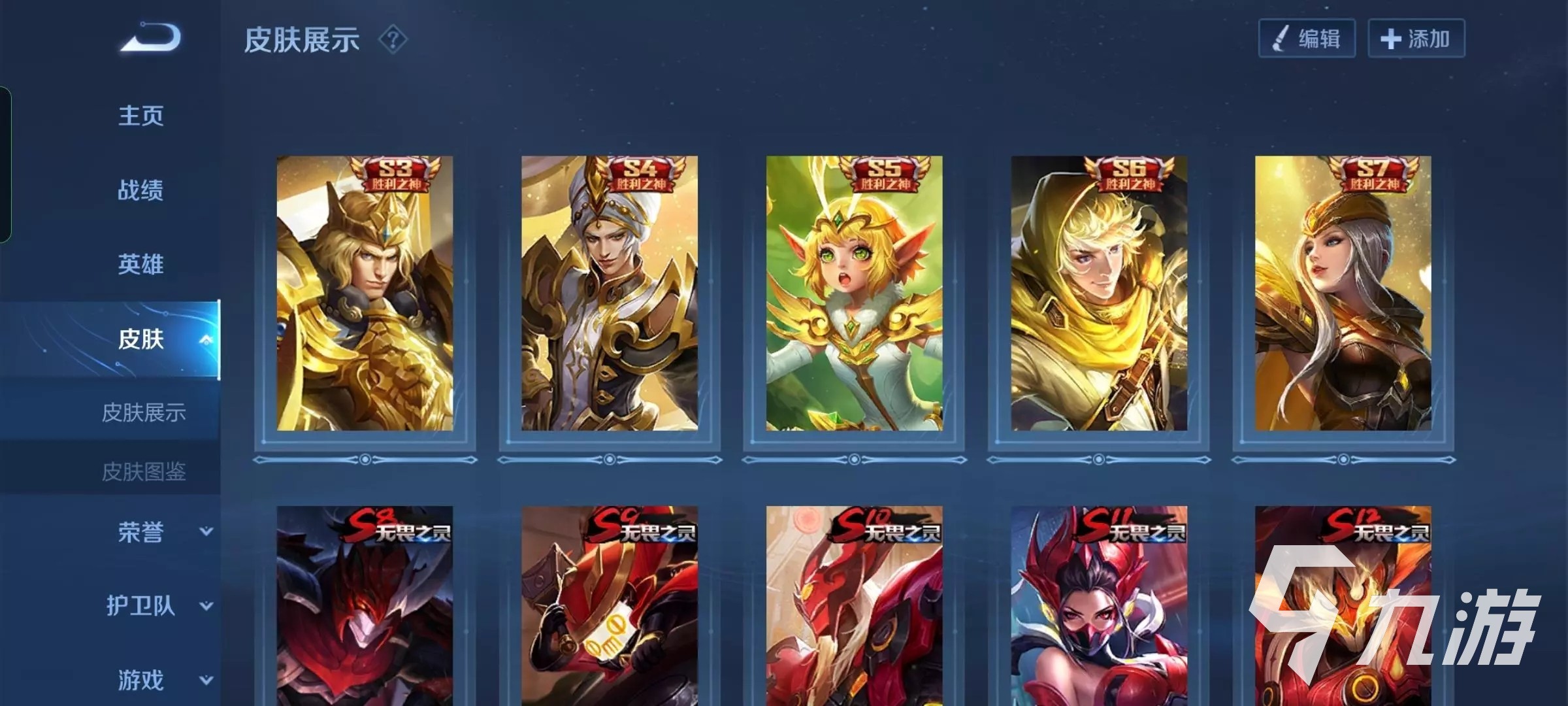
Task: Open the S6 胜利之神 skin card
Action: [1099, 294]
